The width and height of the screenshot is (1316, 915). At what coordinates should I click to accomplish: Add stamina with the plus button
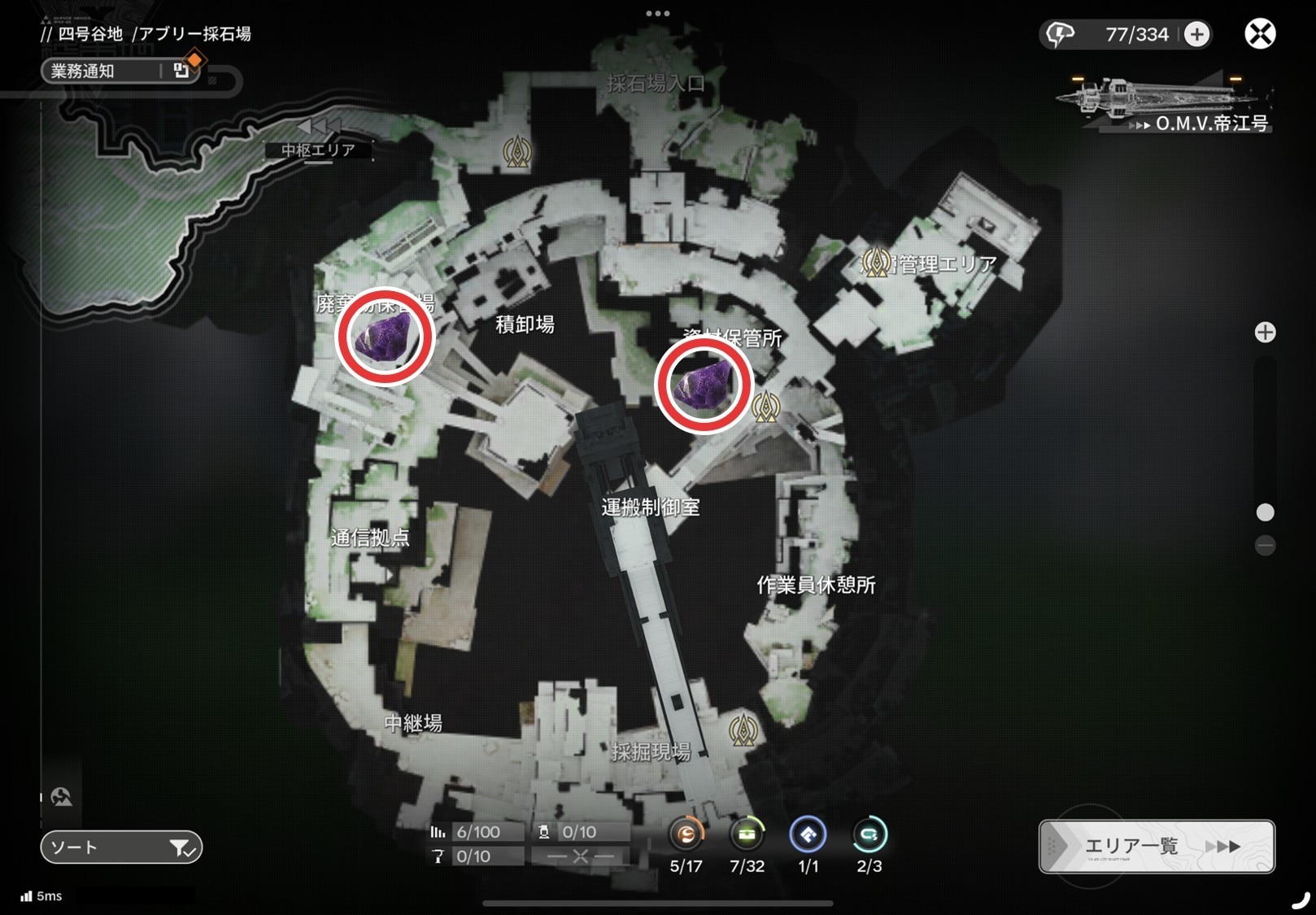(x=1196, y=34)
